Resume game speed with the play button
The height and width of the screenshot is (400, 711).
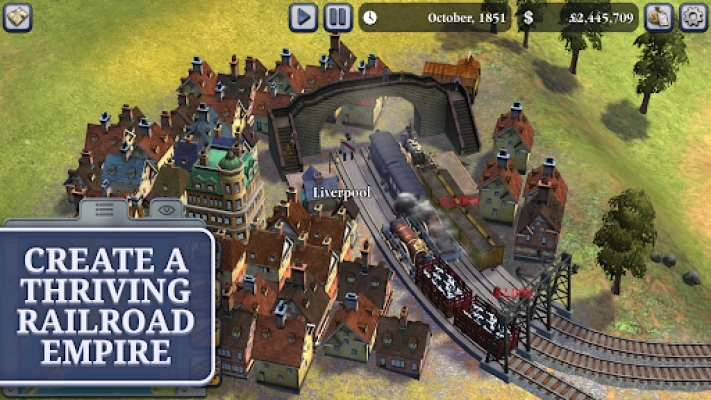(x=304, y=17)
